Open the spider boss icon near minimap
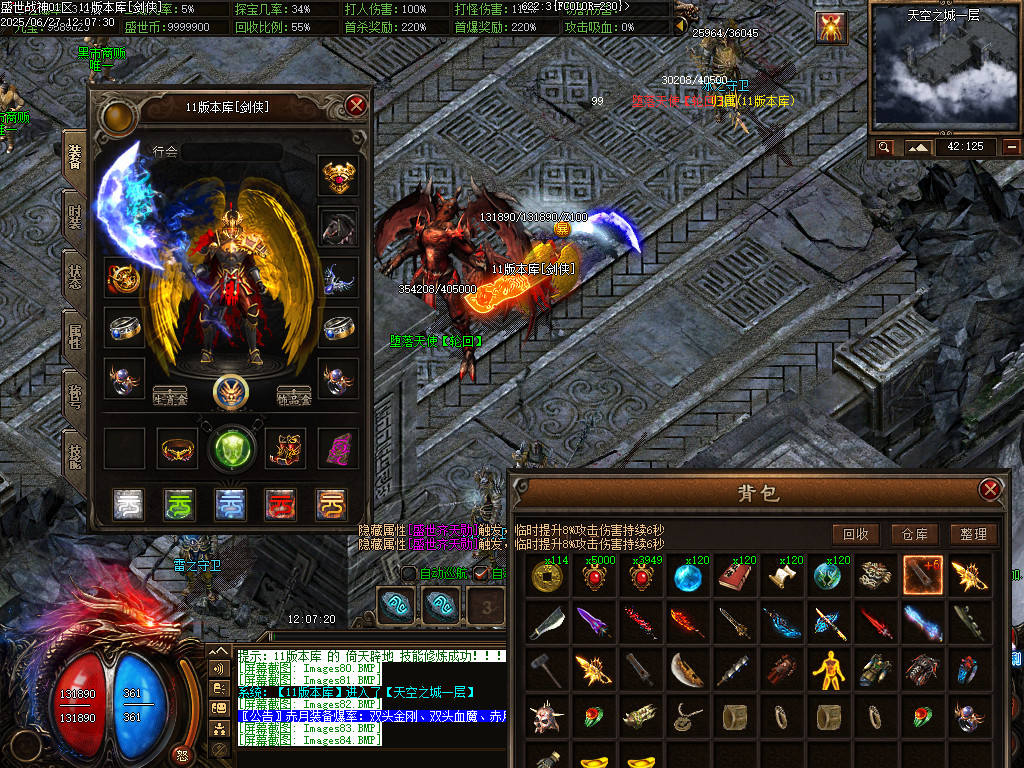1024x768 pixels. (x=830, y=27)
